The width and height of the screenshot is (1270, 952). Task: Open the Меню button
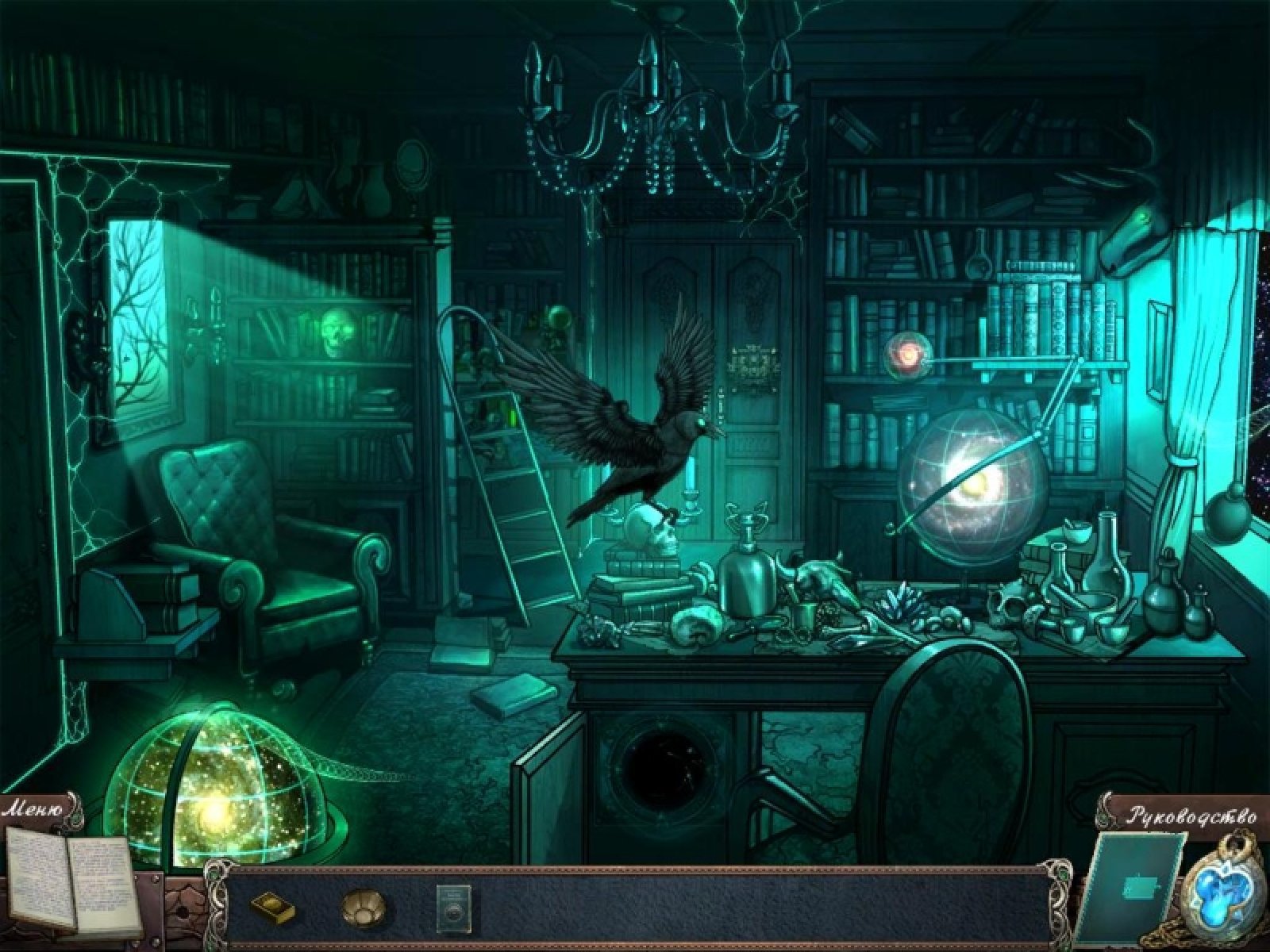36,810
